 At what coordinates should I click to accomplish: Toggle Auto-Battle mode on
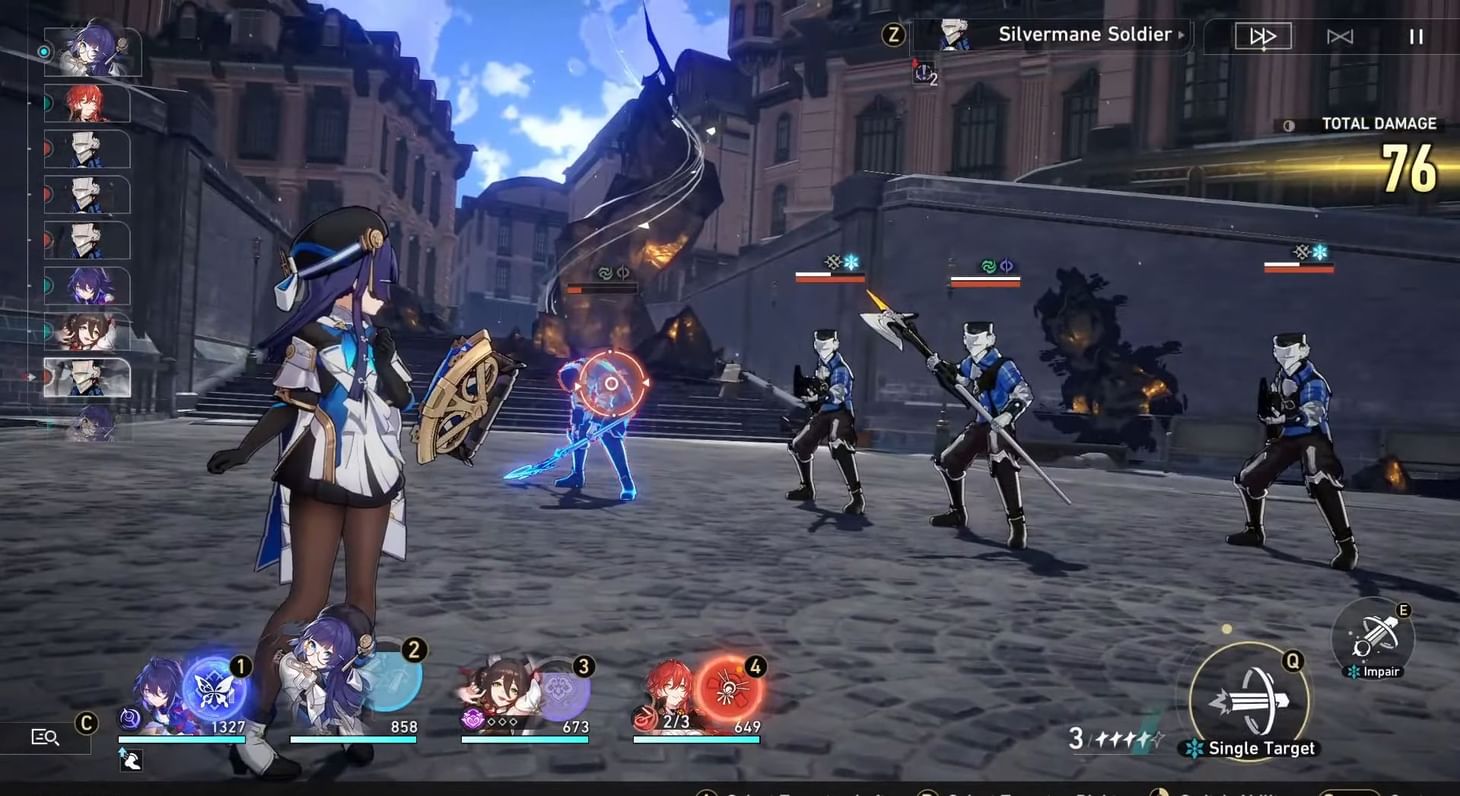1341,37
